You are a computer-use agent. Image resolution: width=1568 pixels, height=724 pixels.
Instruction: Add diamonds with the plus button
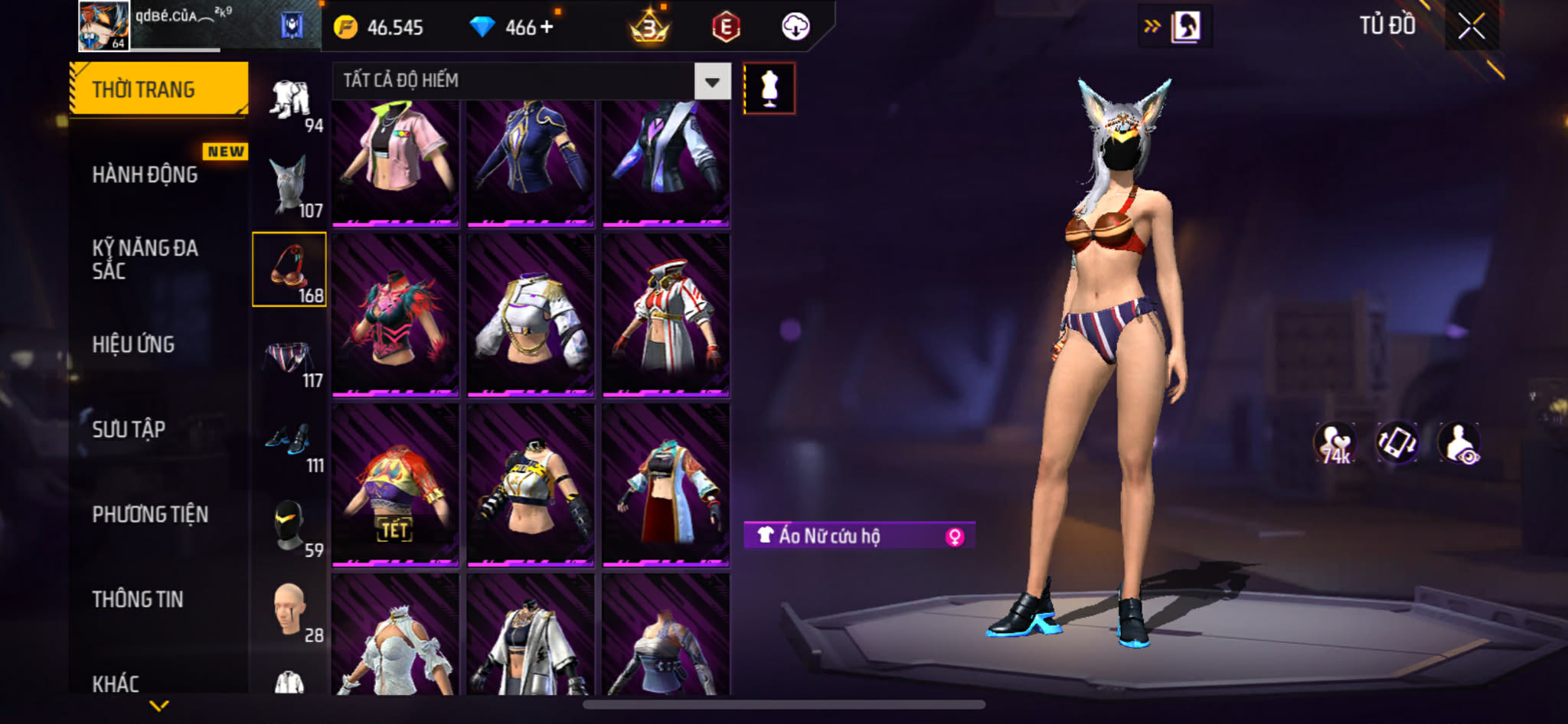[x=547, y=27]
